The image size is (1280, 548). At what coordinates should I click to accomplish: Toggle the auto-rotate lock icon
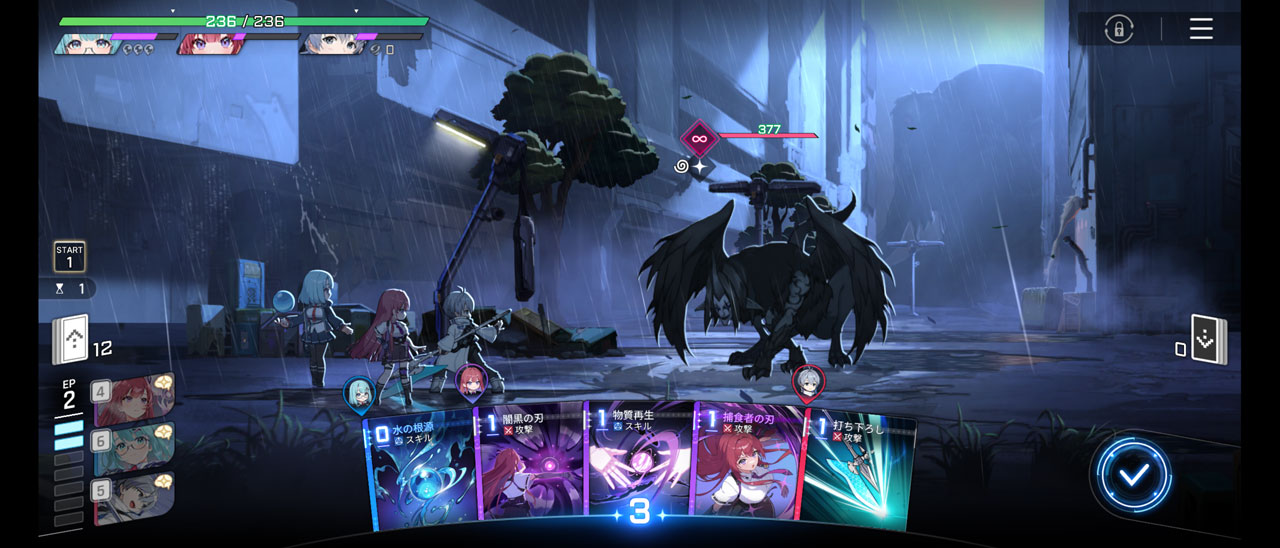pyautogui.click(x=1118, y=29)
